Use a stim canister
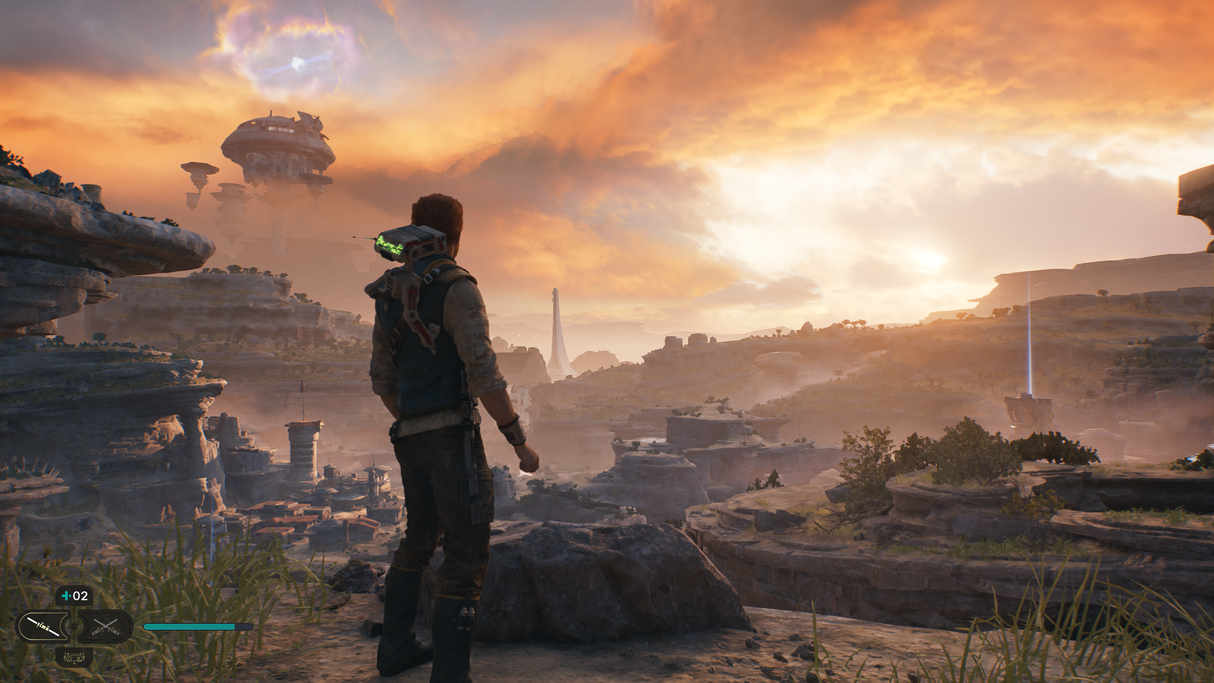 [75, 596]
